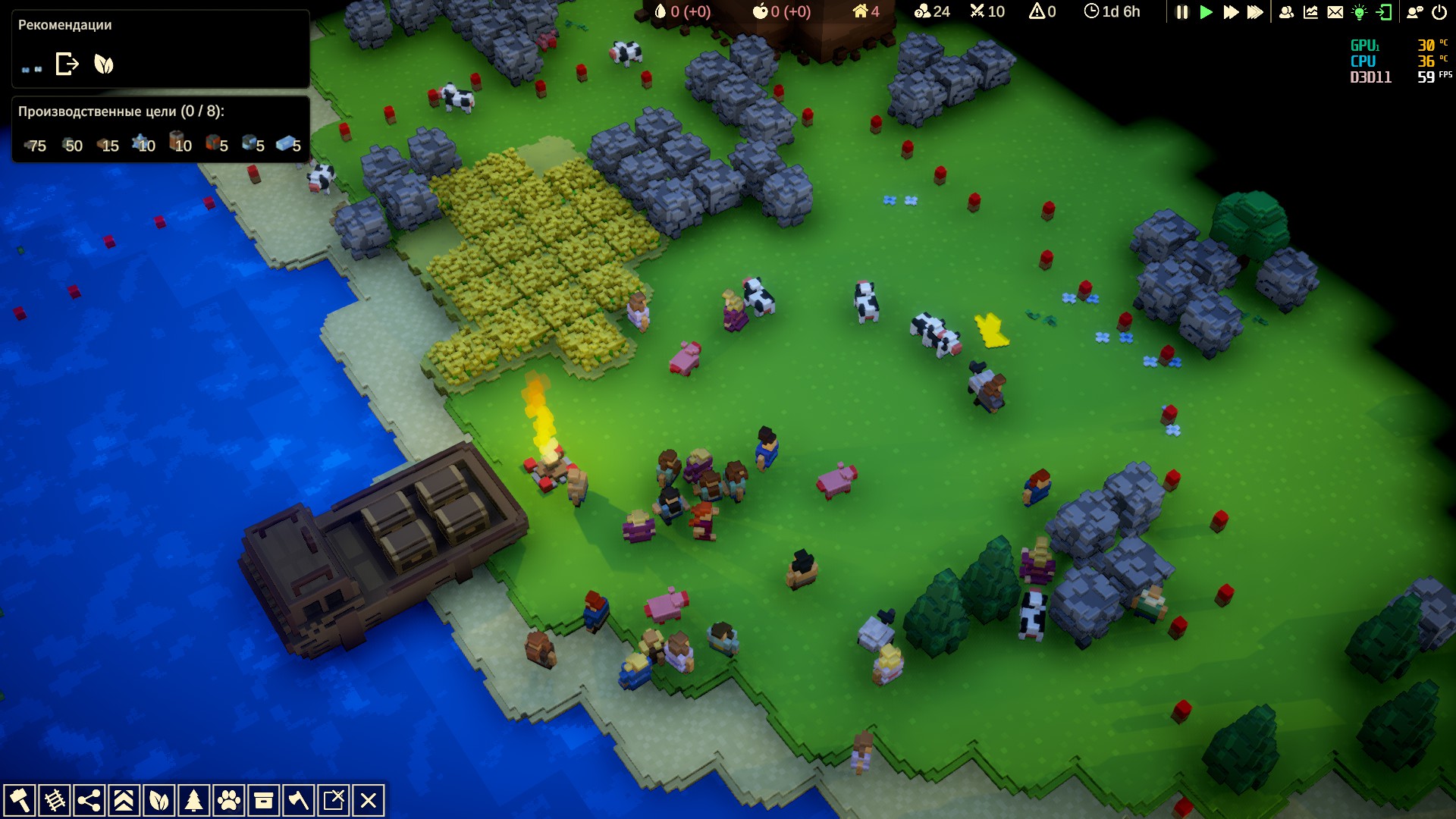Switch to double fast-forward speed

point(1231,12)
